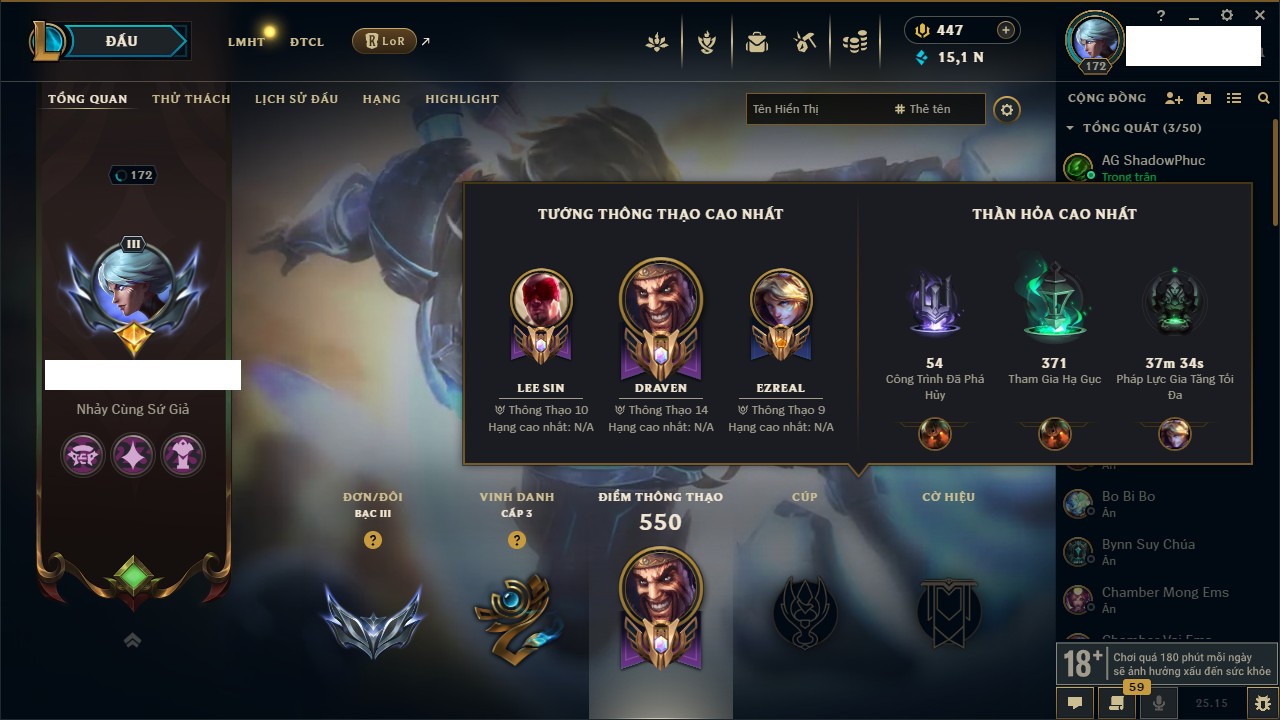Click the display name search field
This screenshot has height=720, width=1280.
pos(815,109)
